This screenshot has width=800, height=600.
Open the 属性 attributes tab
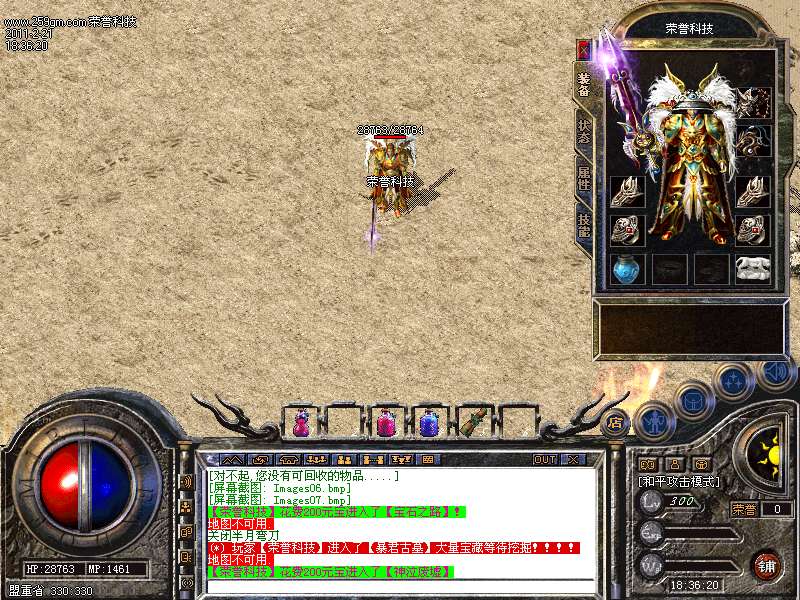(x=584, y=179)
